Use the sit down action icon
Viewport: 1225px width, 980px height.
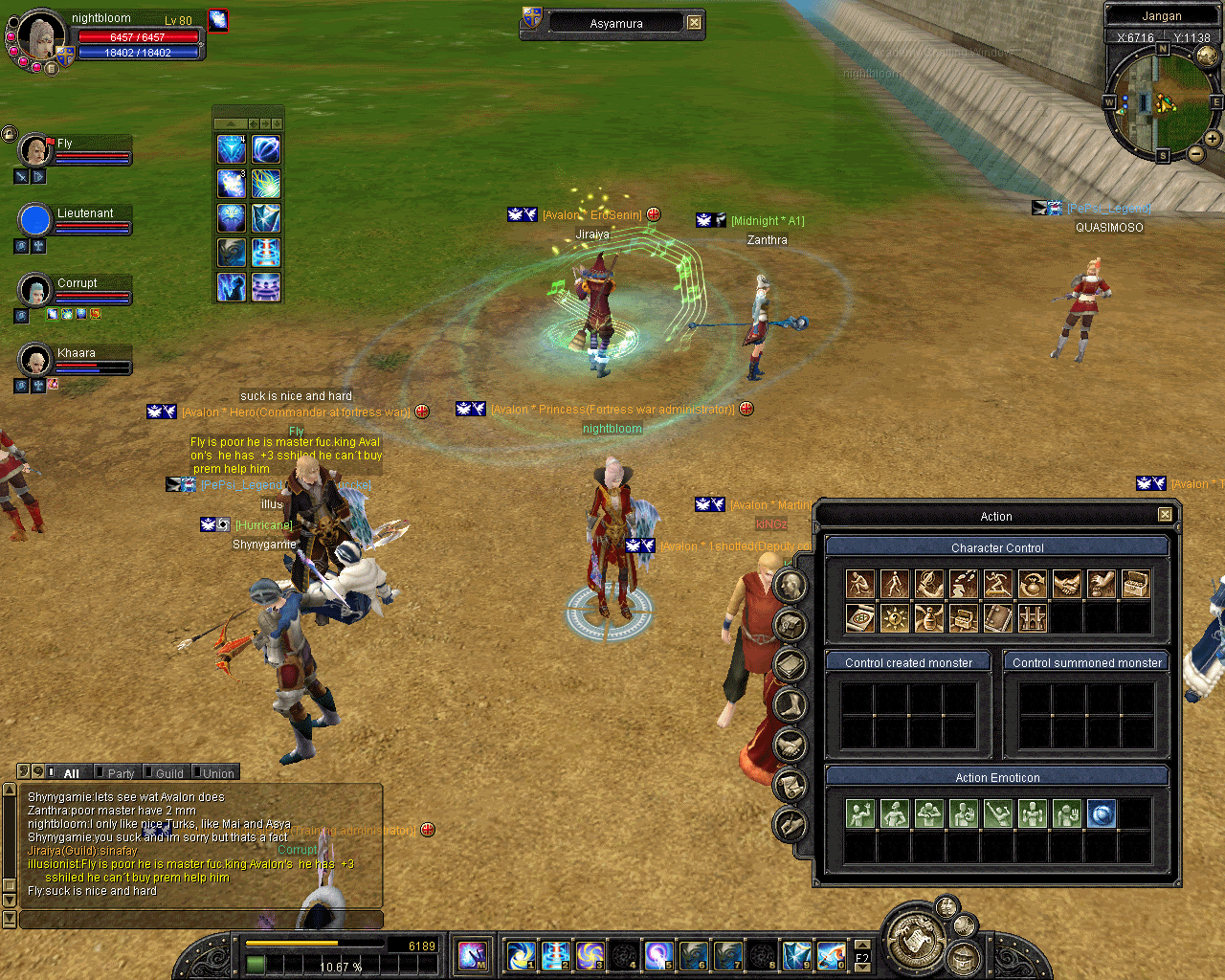tap(859, 584)
